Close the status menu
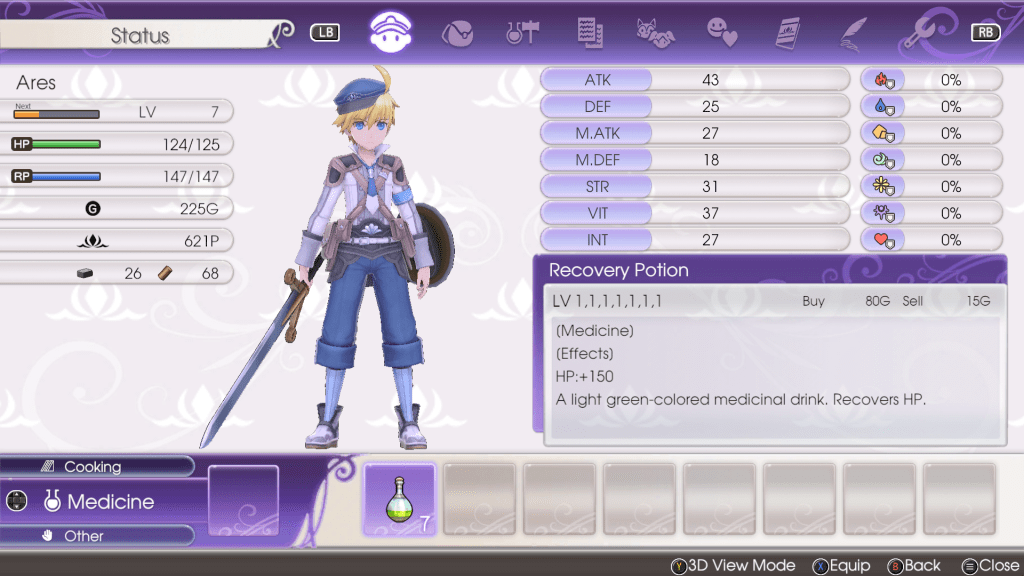This screenshot has height=576, width=1024. coord(992,565)
